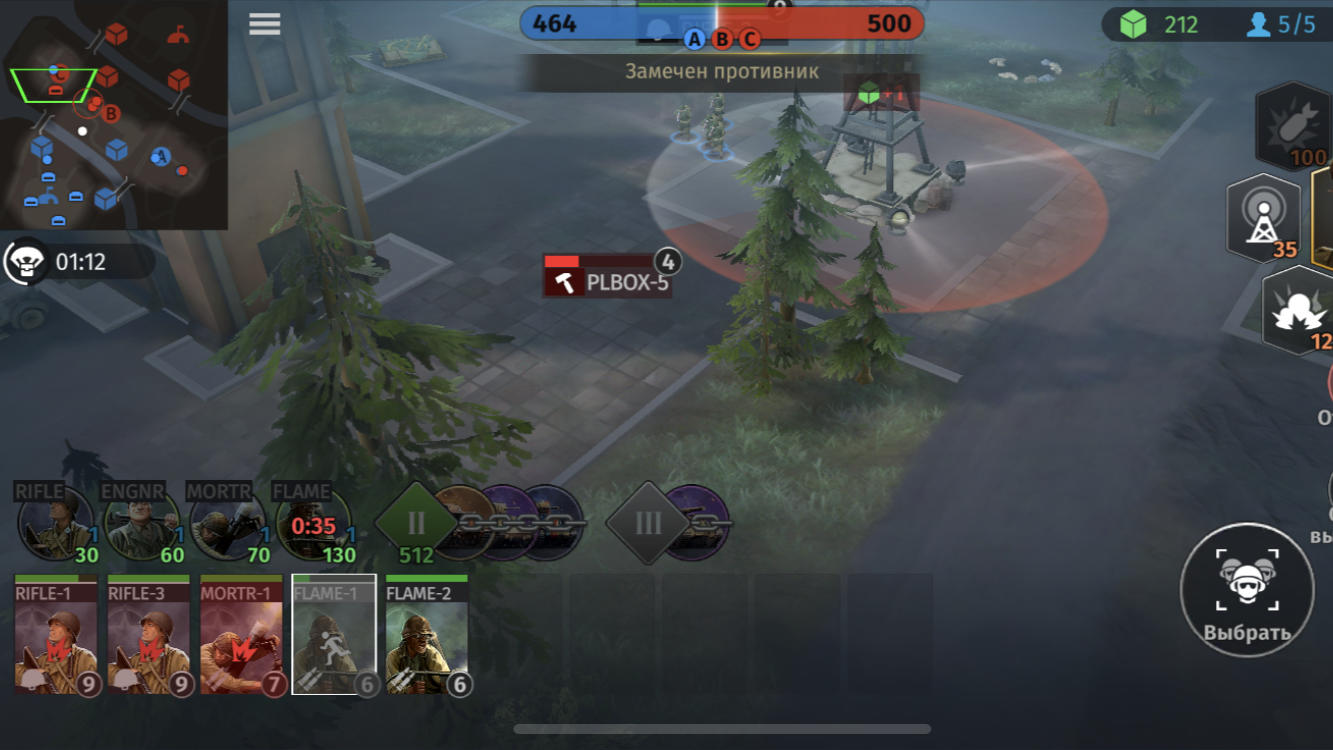
Task: Click the skull icon next to the timer
Action: tap(25, 263)
